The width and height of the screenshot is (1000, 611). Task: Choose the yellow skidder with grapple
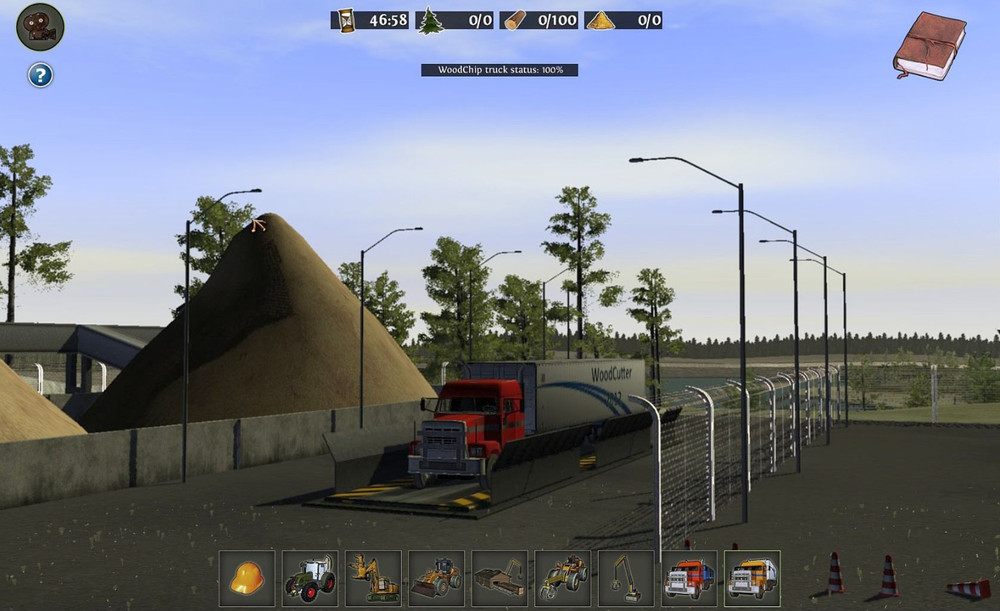tap(562, 578)
